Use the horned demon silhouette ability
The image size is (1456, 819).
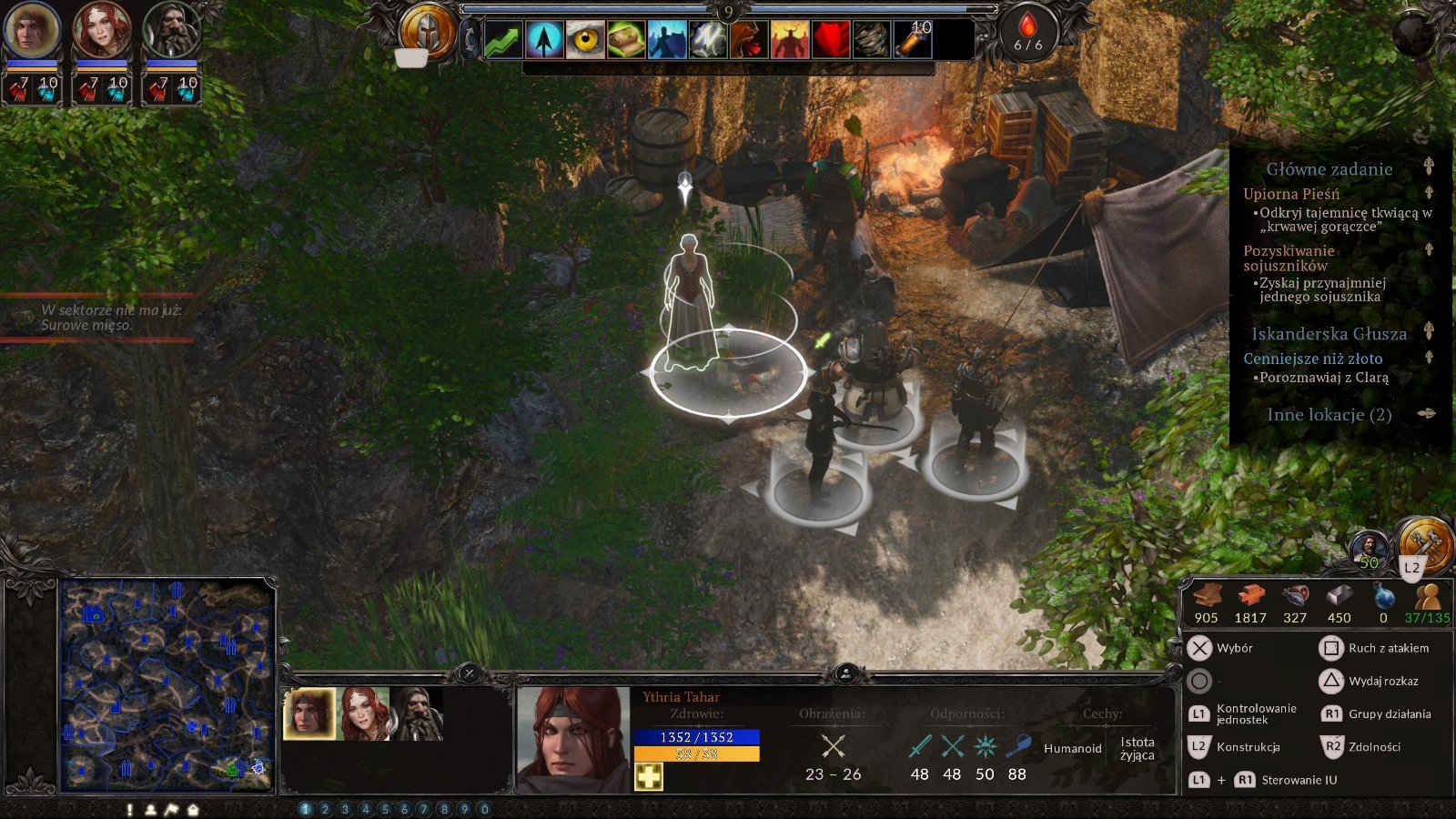pos(790,40)
